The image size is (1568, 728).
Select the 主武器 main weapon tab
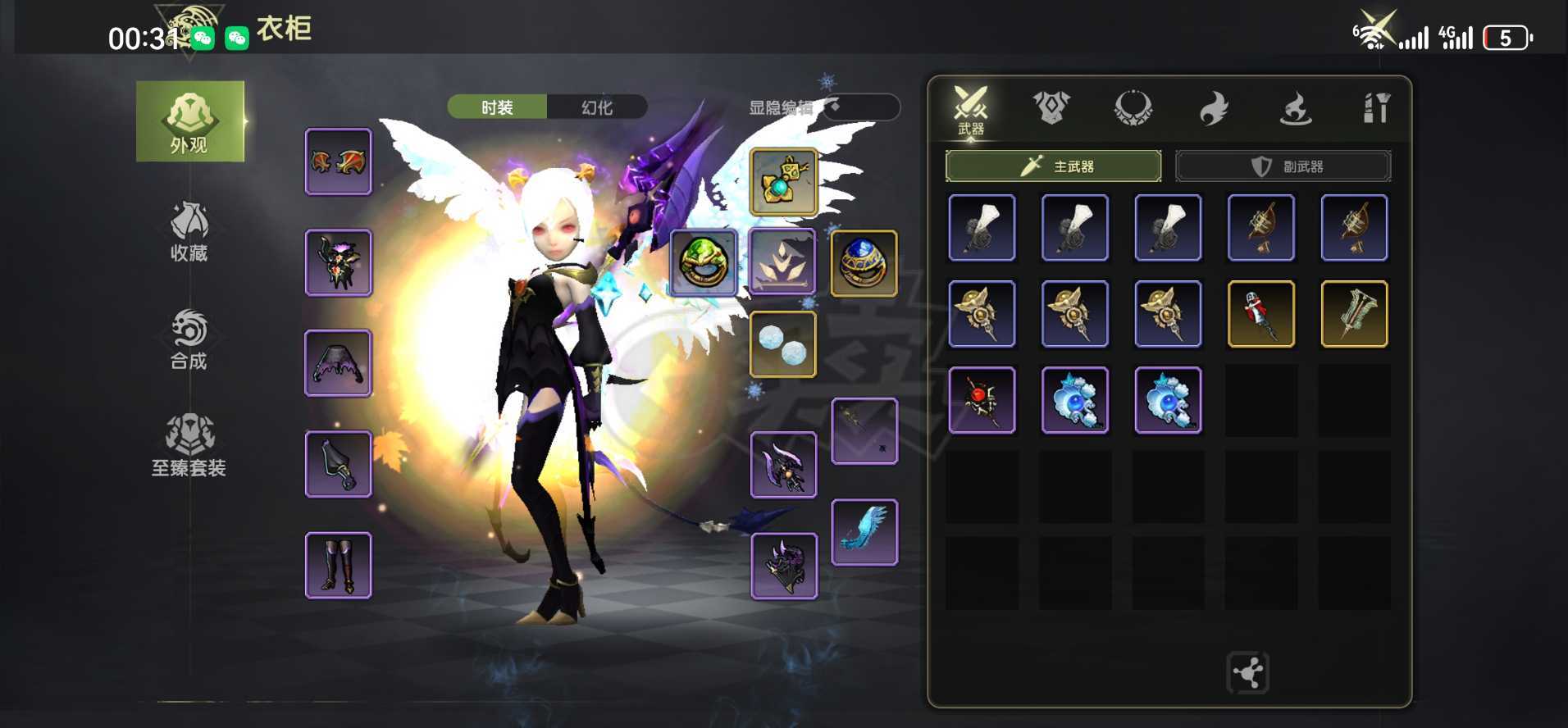[1053, 166]
